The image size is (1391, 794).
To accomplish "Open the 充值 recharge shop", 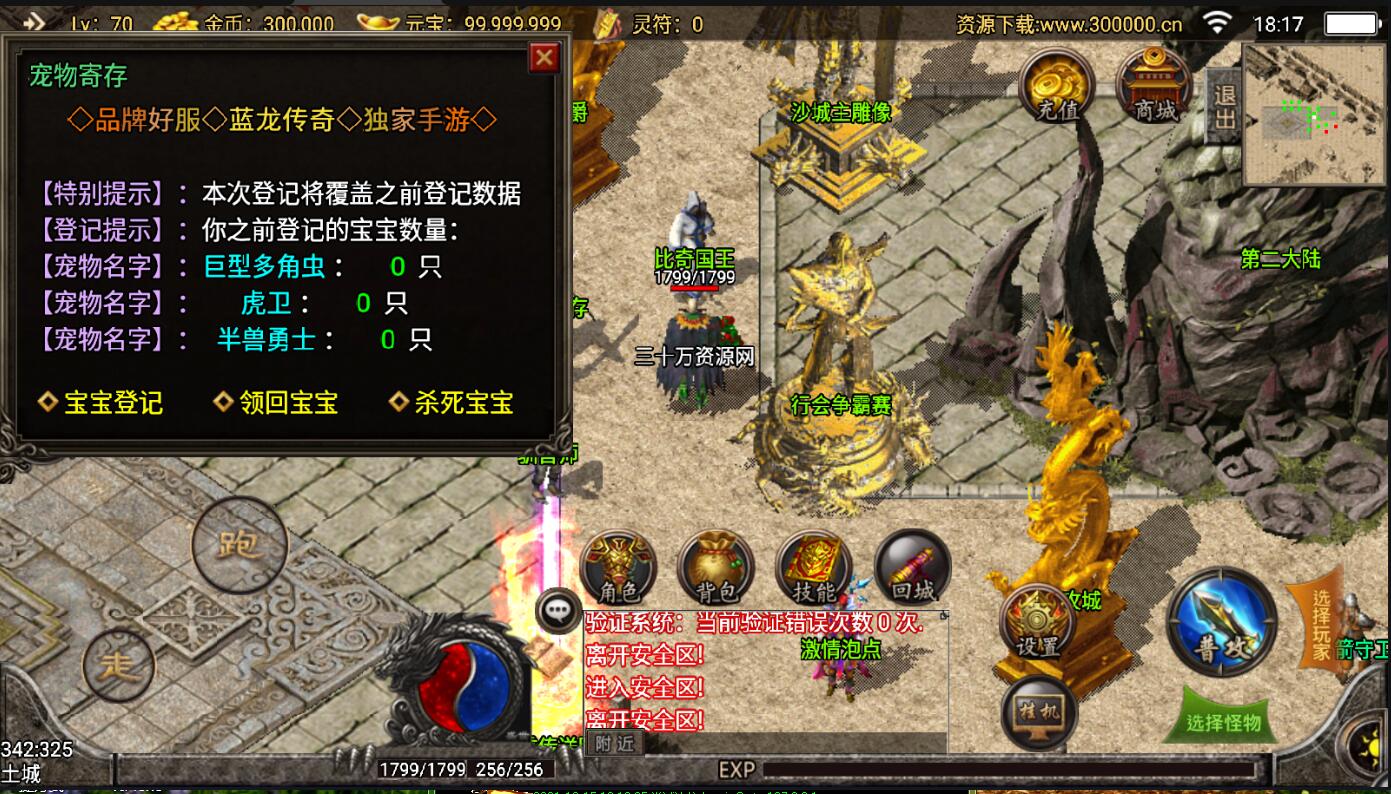I will coord(1058,86).
